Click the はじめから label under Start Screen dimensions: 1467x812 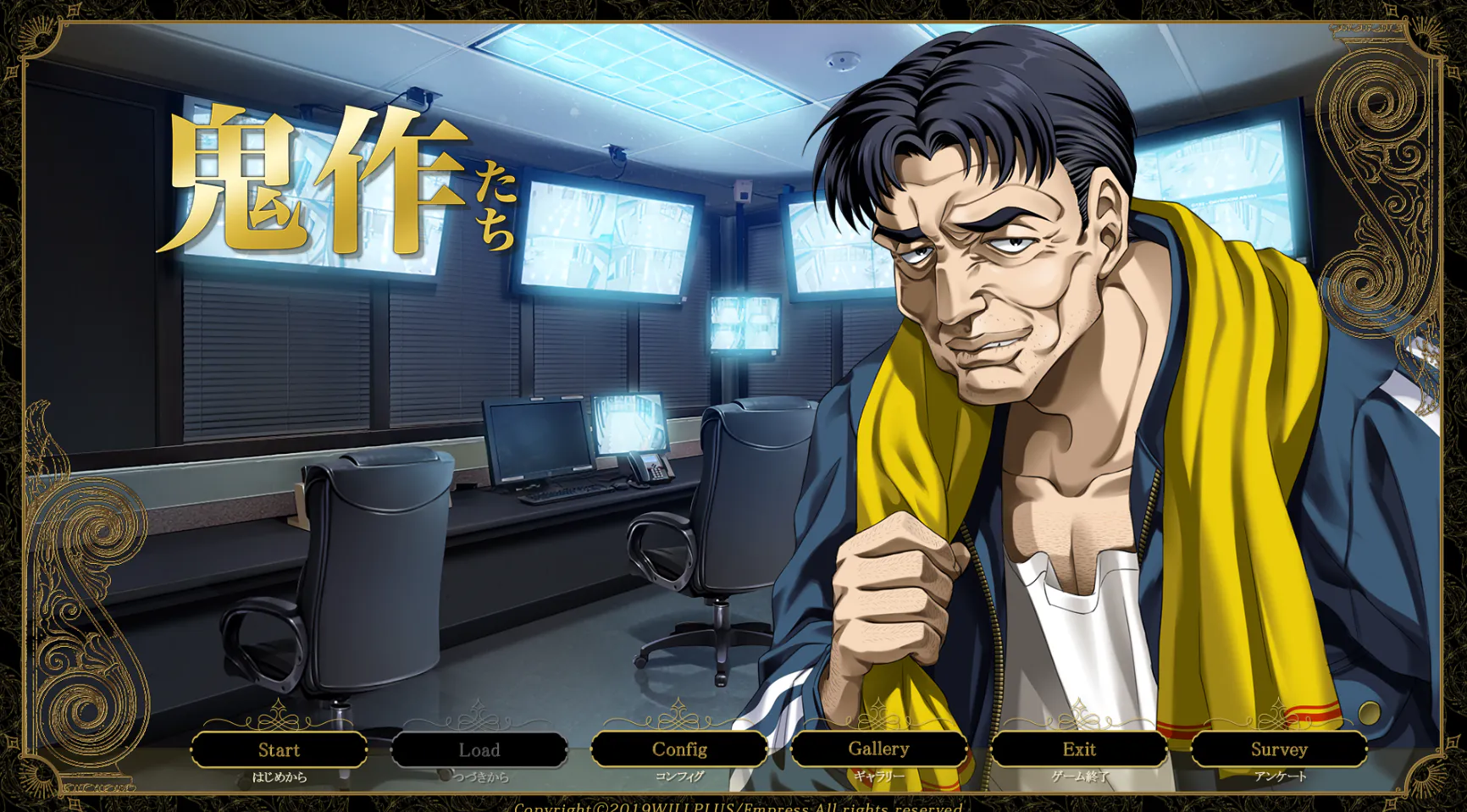tap(280, 775)
